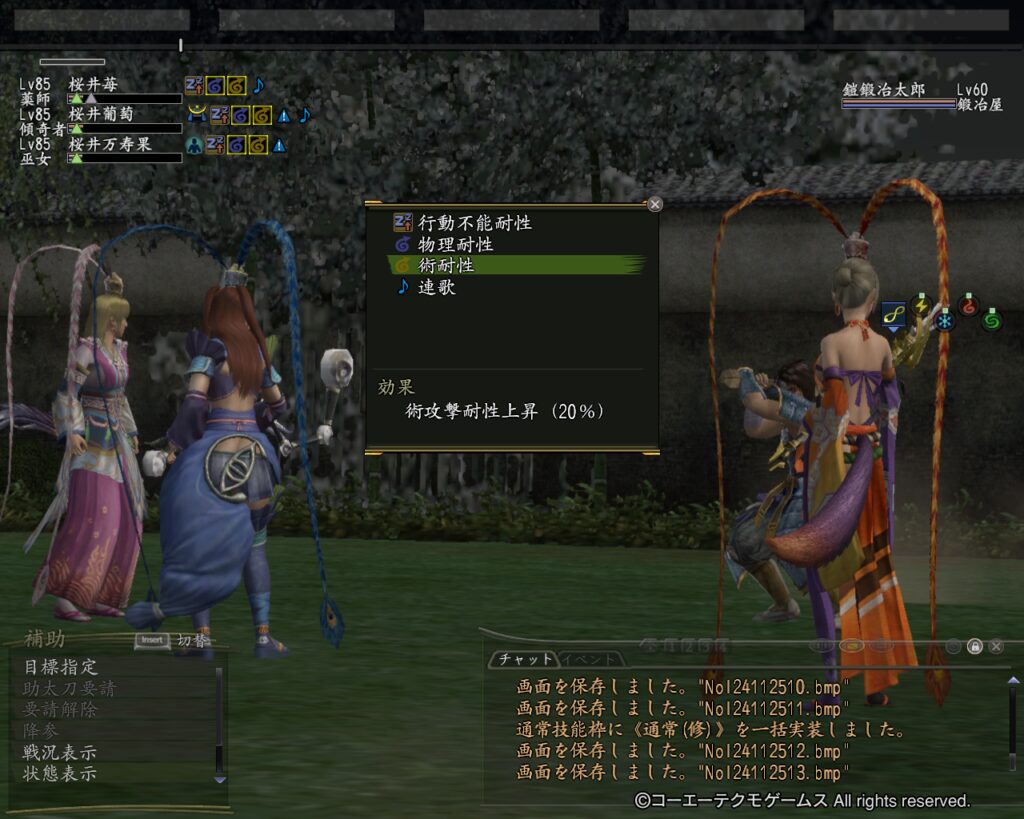Select party member 桜井万寿果
Screen dimensions: 1024x819
[x=110, y=144]
